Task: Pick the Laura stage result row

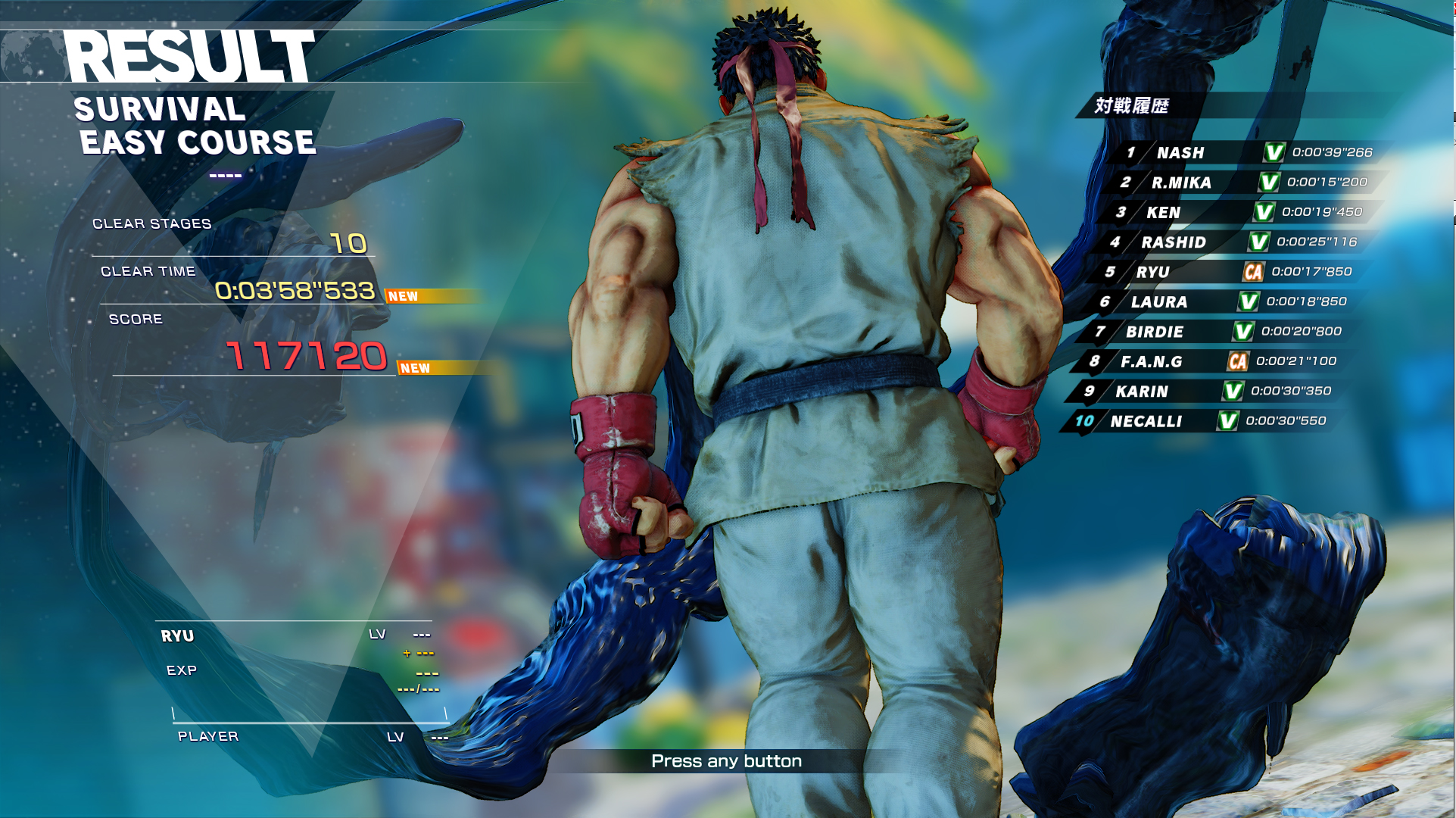Action: [1223, 301]
